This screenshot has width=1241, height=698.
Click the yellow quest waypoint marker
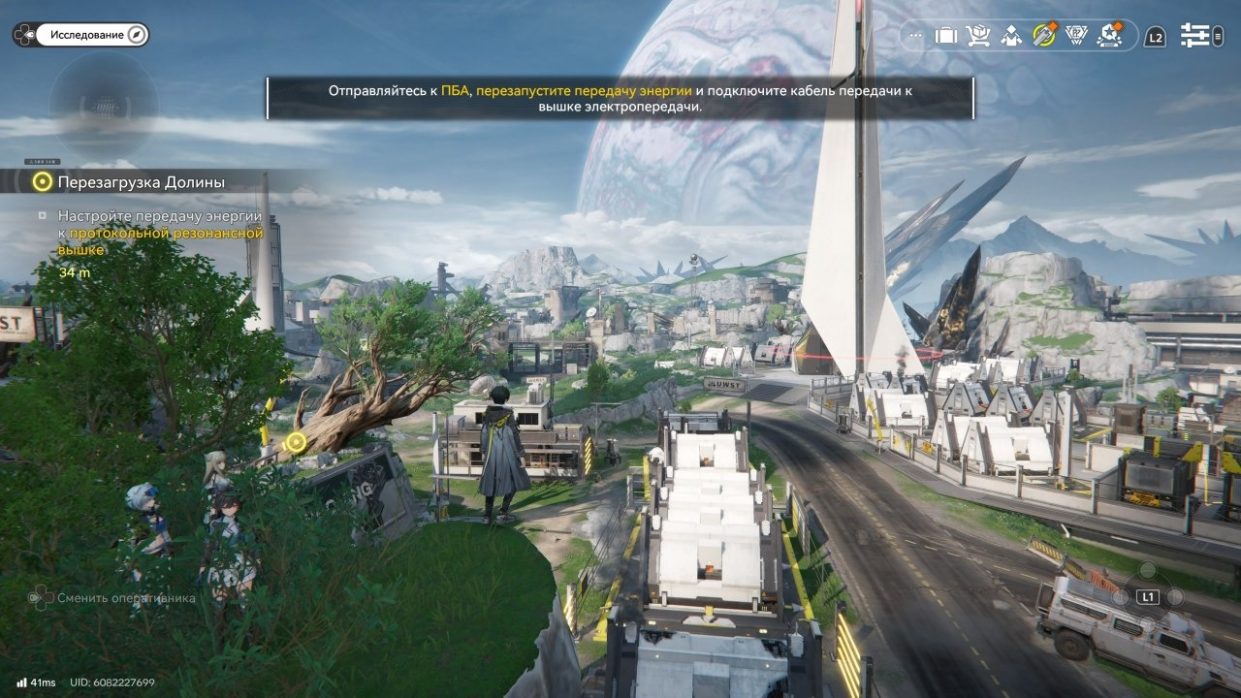tap(295, 442)
